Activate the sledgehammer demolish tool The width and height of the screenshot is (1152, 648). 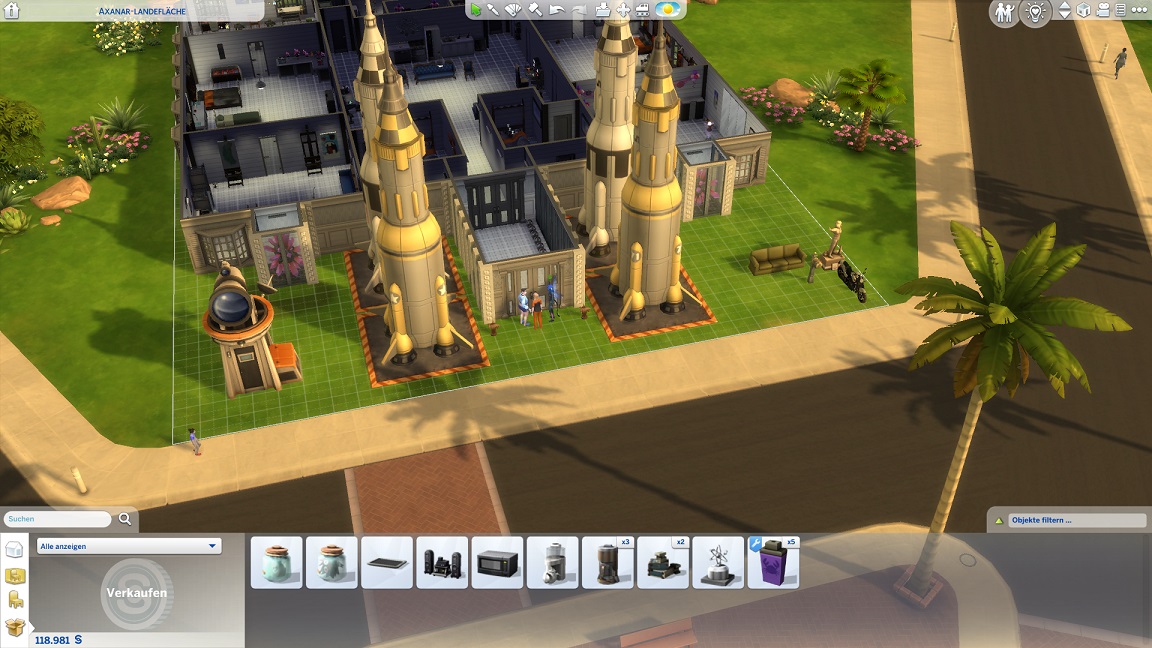click(x=535, y=10)
